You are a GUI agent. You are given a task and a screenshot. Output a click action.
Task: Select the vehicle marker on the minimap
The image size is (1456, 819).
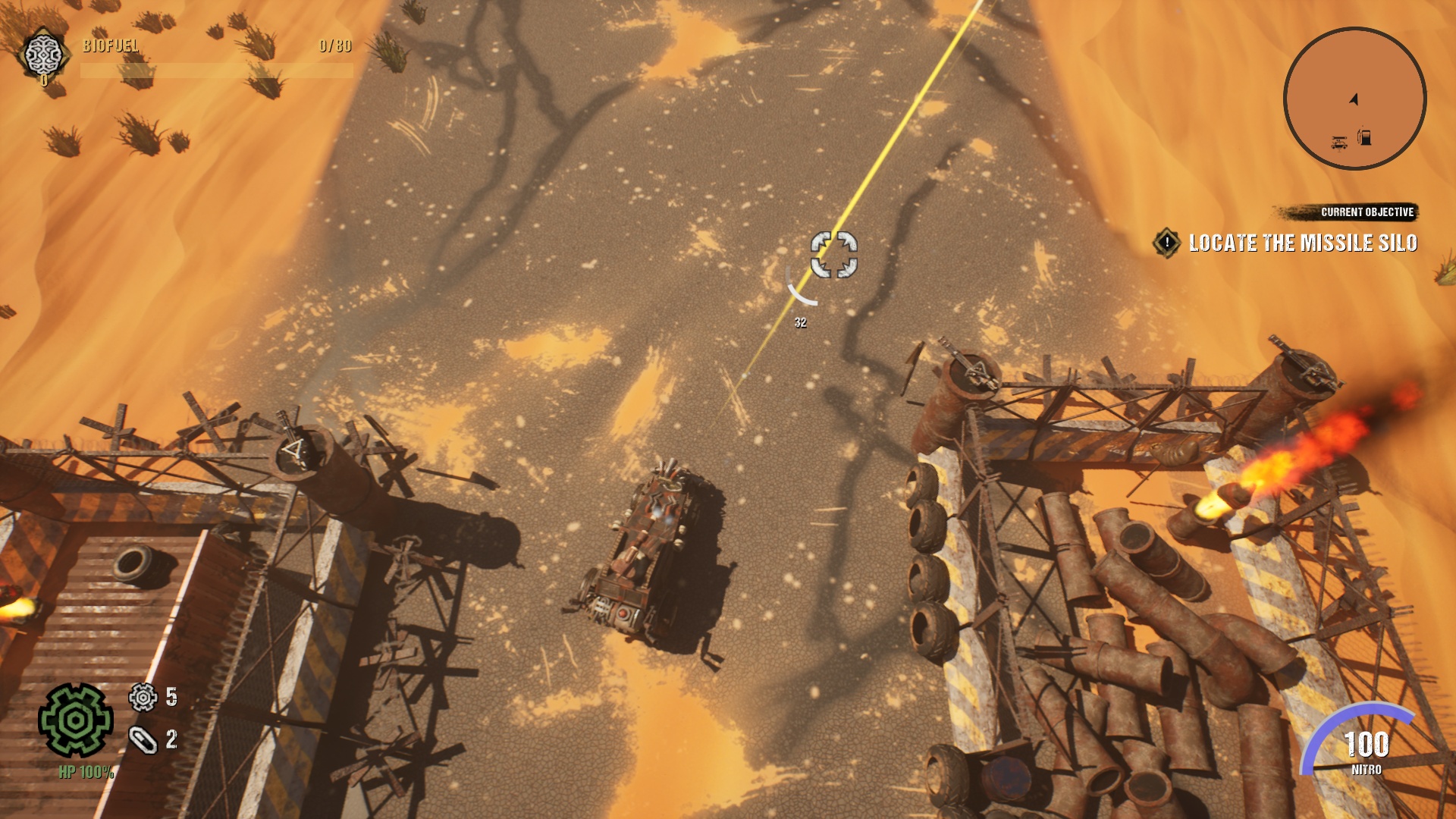[x=1339, y=142]
